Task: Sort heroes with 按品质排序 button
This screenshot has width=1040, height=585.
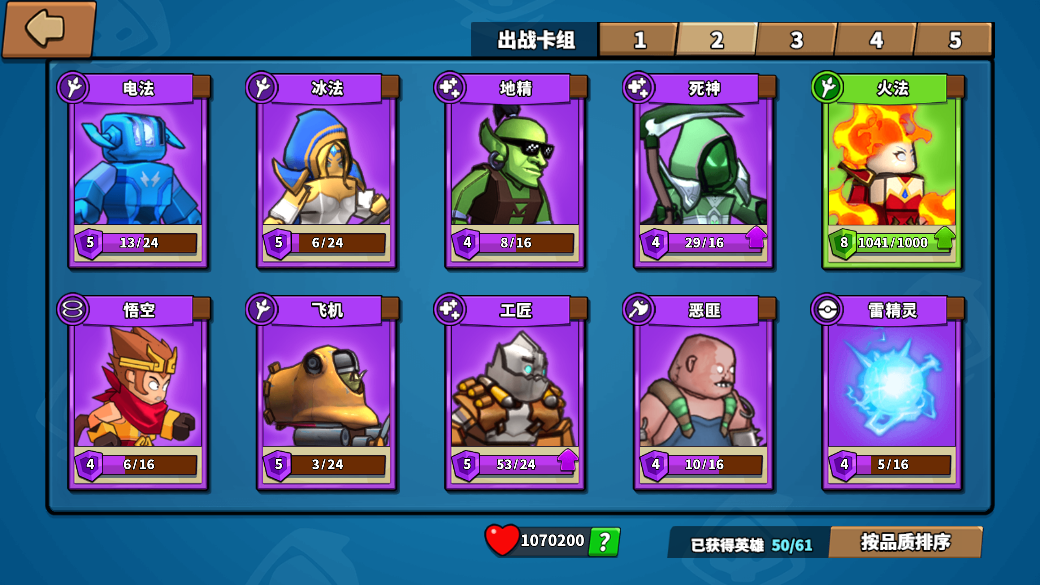Action: tap(905, 542)
